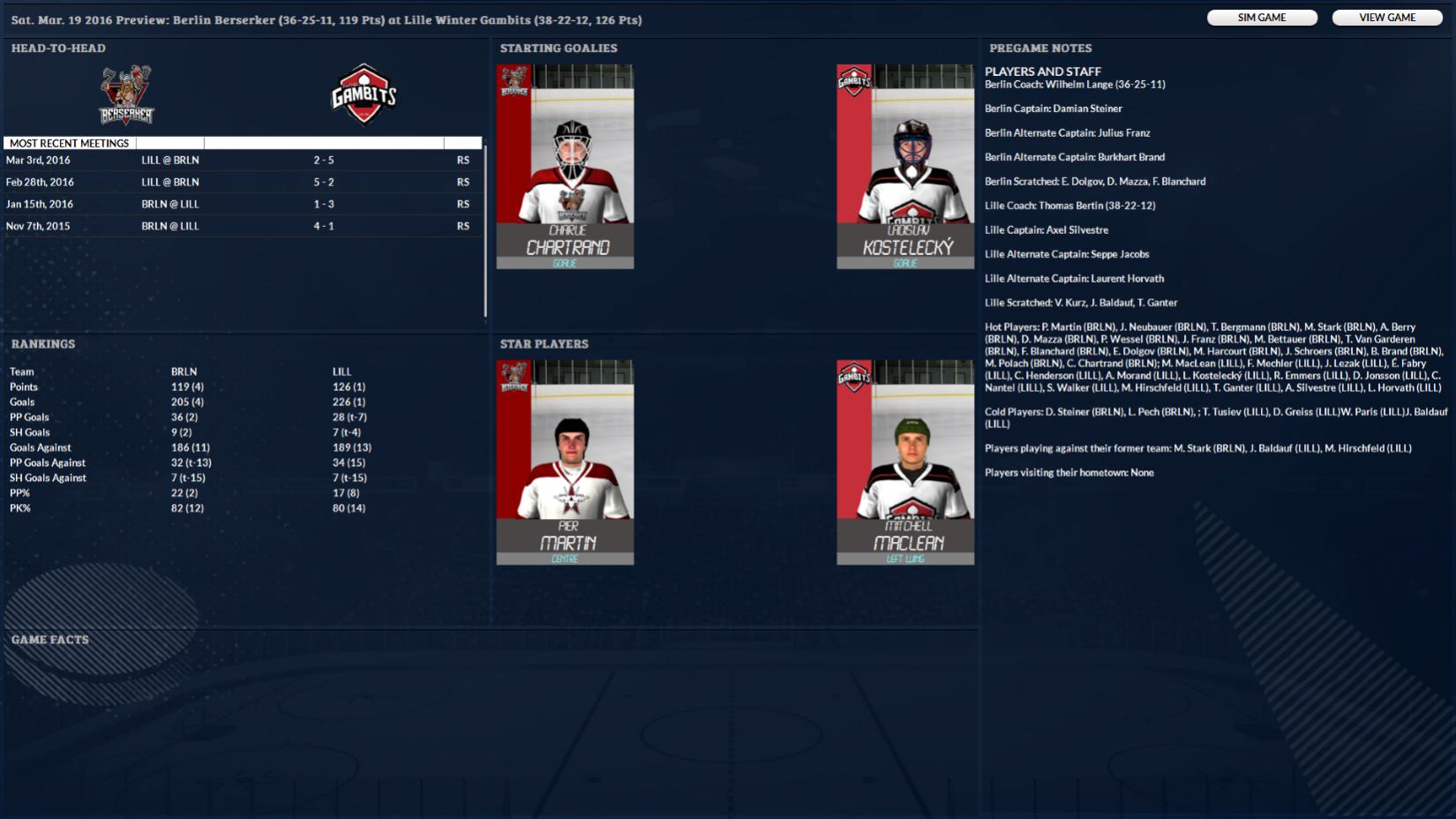Viewport: 1456px width, 819px height.
Task: Click the Lille Gambits team logo
Action: click(364, 94)
